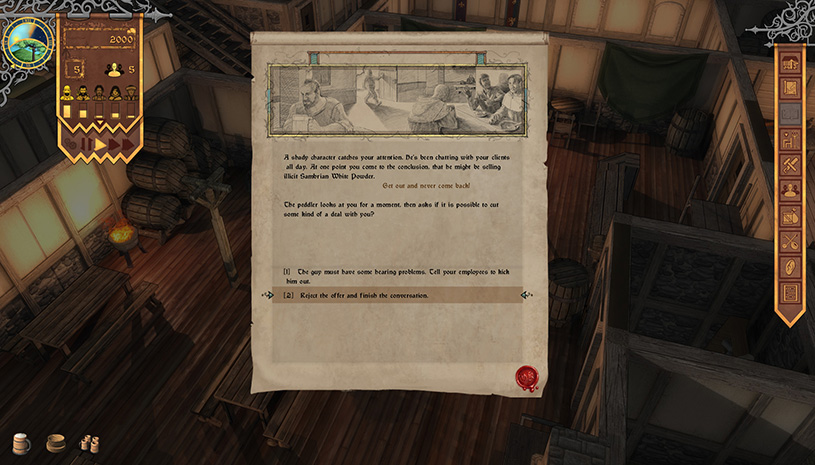Viewport: 815px width, 465px height.
Task: Click the beer mug icon
Action: tap(21, 443)
